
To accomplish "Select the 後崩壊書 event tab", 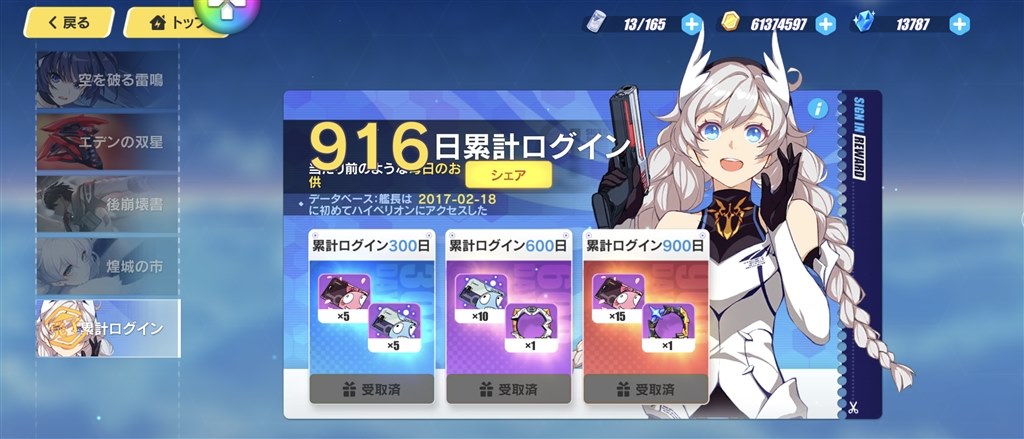I will pyautogui.click(x=108, y=203).
